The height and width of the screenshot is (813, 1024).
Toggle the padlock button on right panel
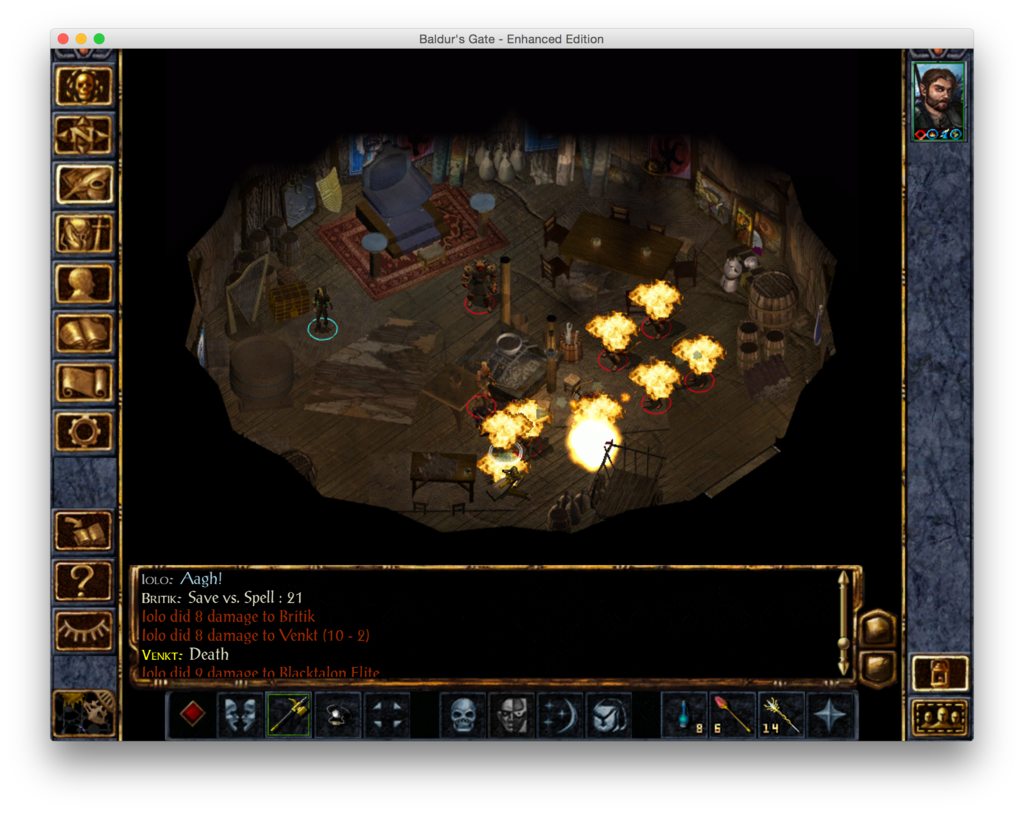(x=940, y=672)
